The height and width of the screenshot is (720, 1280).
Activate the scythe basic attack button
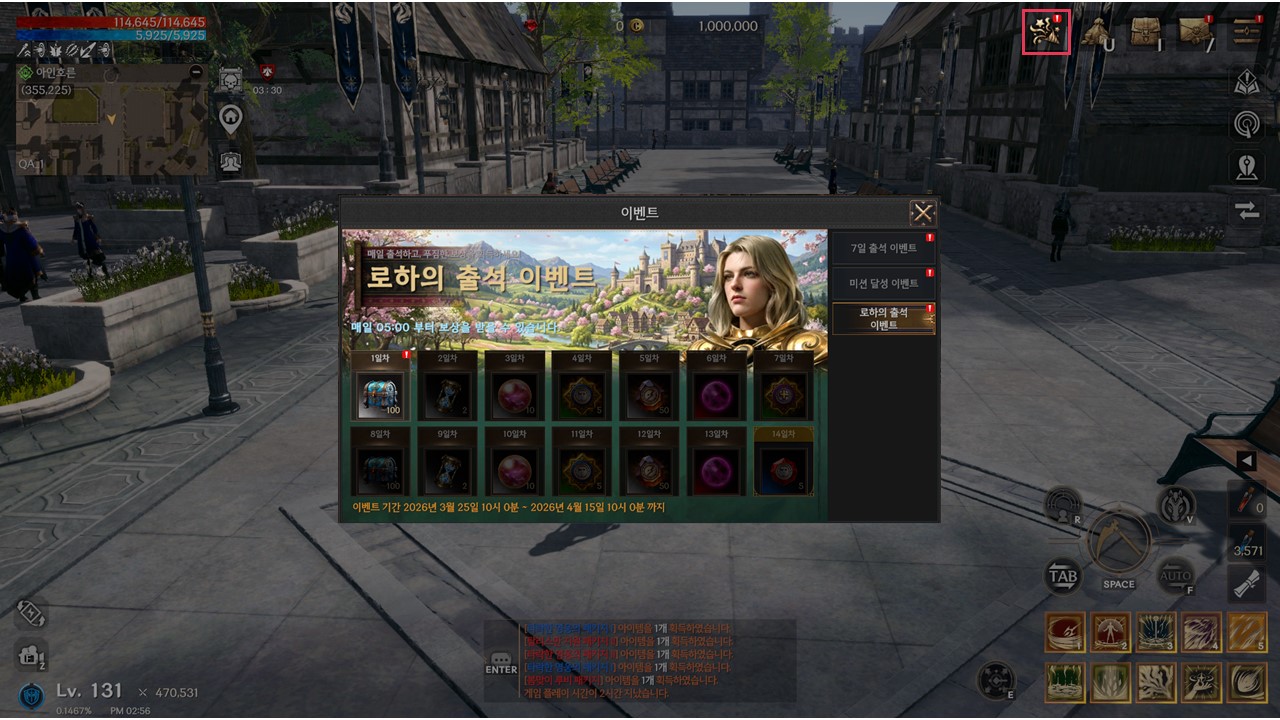click(1119, 541)
